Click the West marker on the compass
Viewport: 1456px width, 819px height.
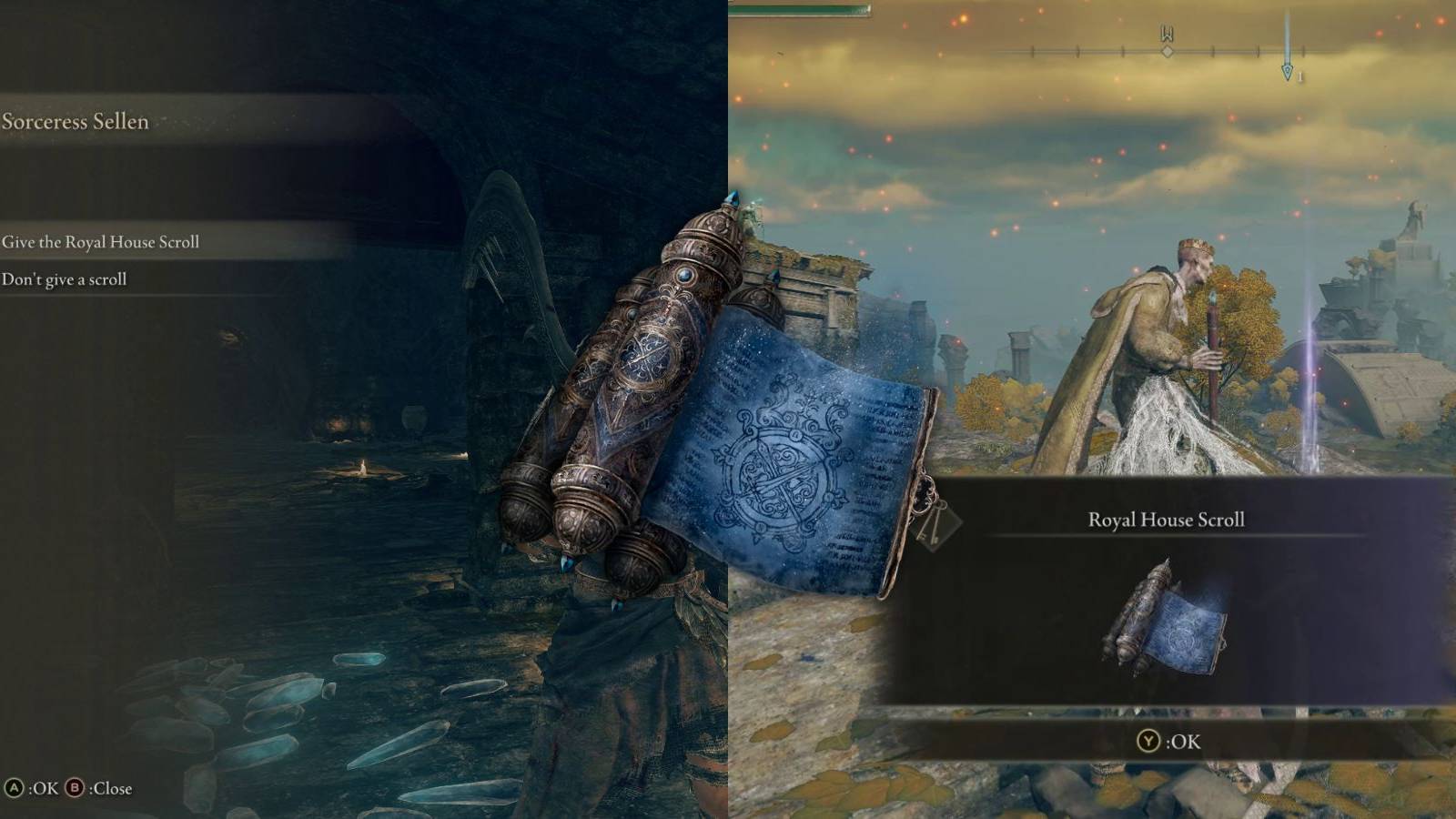[x=1167, y=32]
